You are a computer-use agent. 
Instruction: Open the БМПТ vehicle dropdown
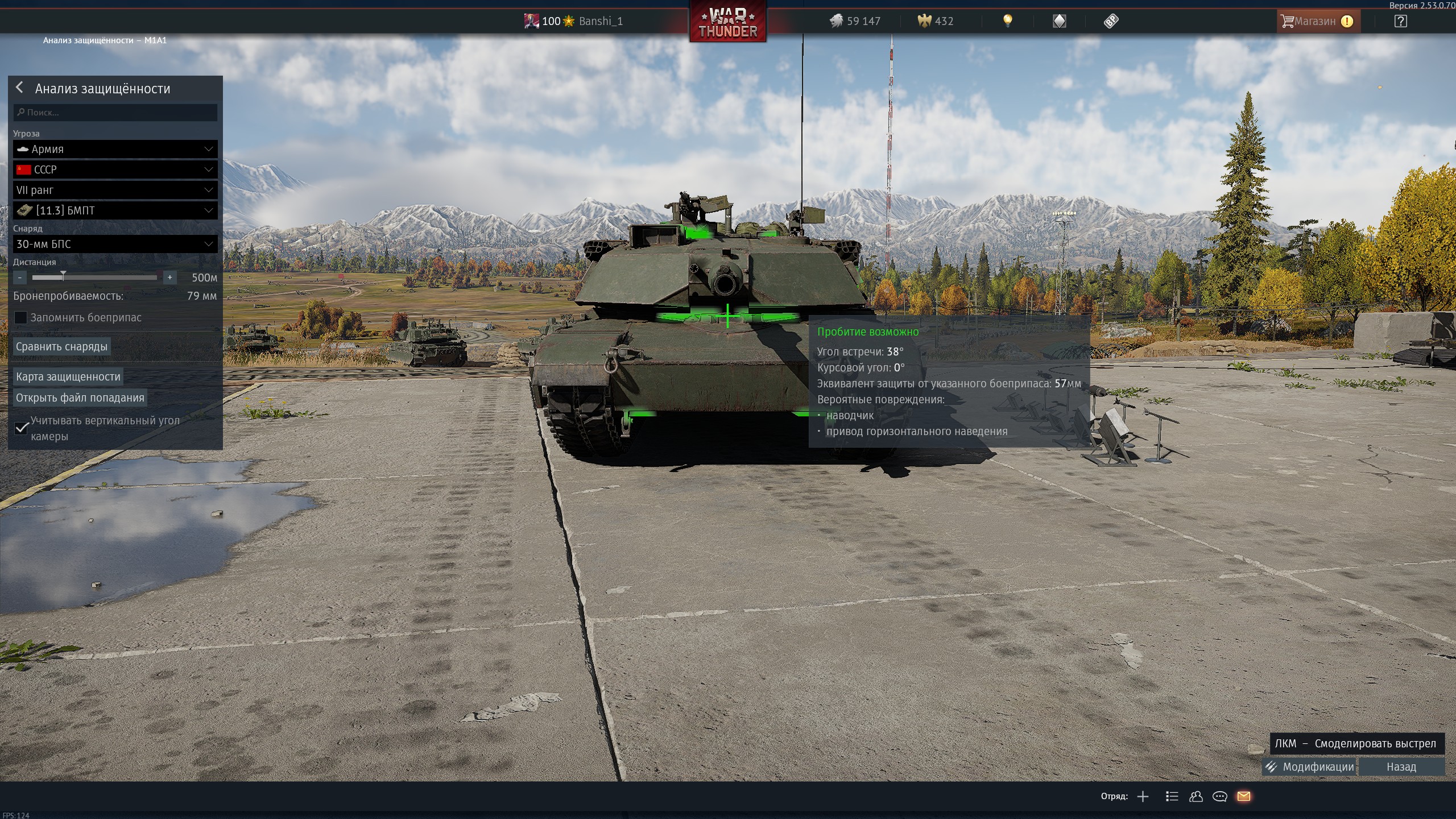pyautogui.click(x=115, y=210)
